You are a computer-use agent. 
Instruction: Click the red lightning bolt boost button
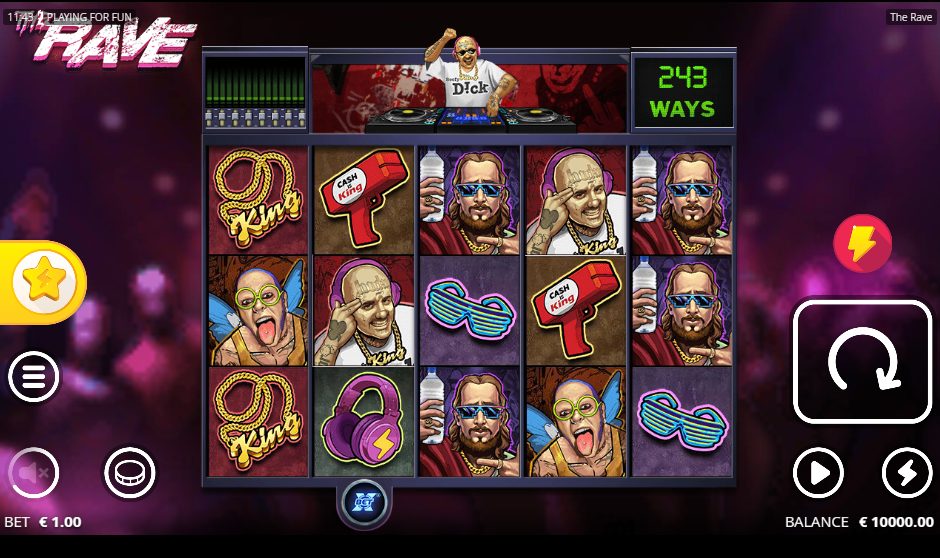pos(862,244)
